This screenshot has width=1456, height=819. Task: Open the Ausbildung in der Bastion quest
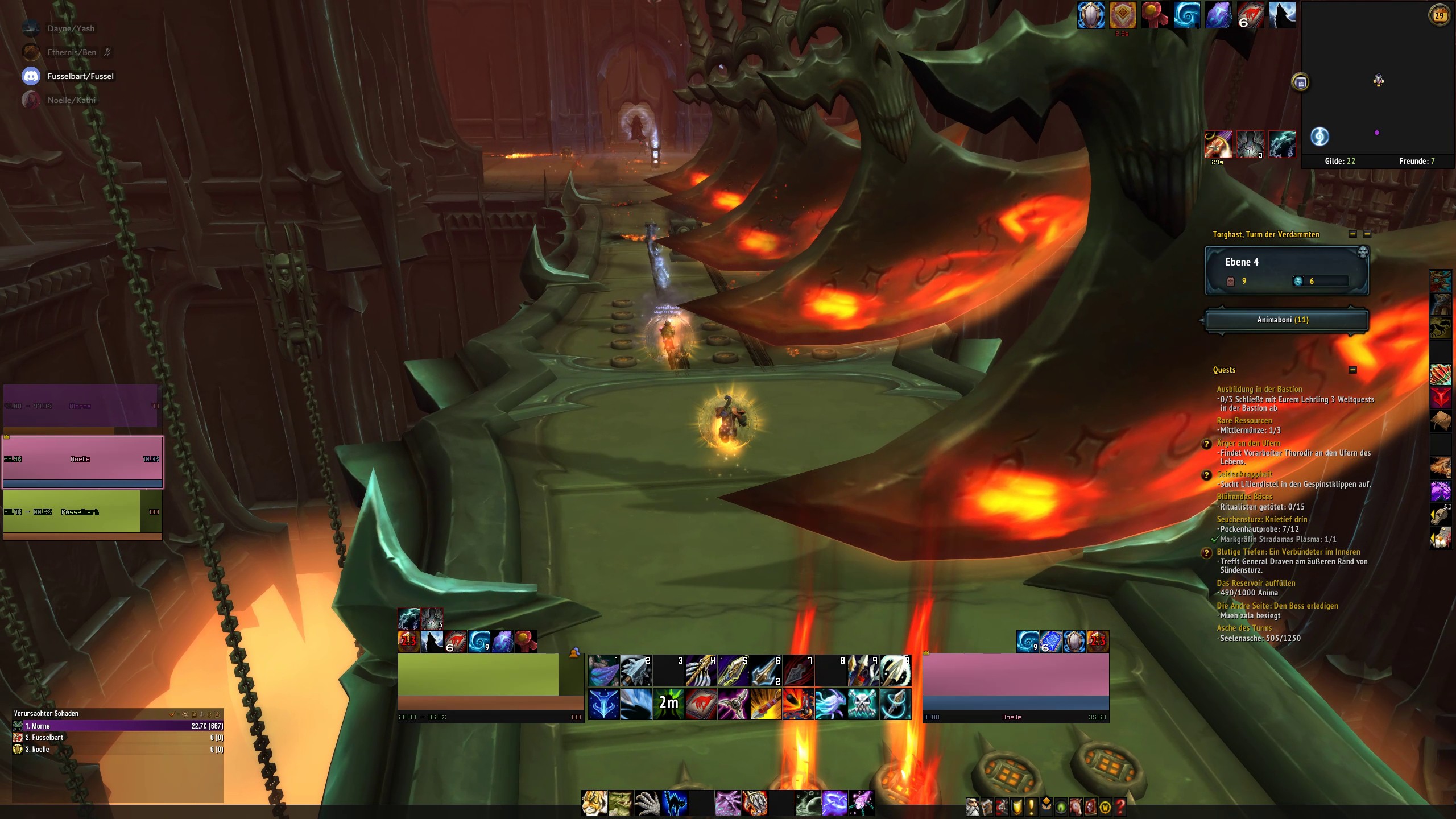pos(1259,389)
